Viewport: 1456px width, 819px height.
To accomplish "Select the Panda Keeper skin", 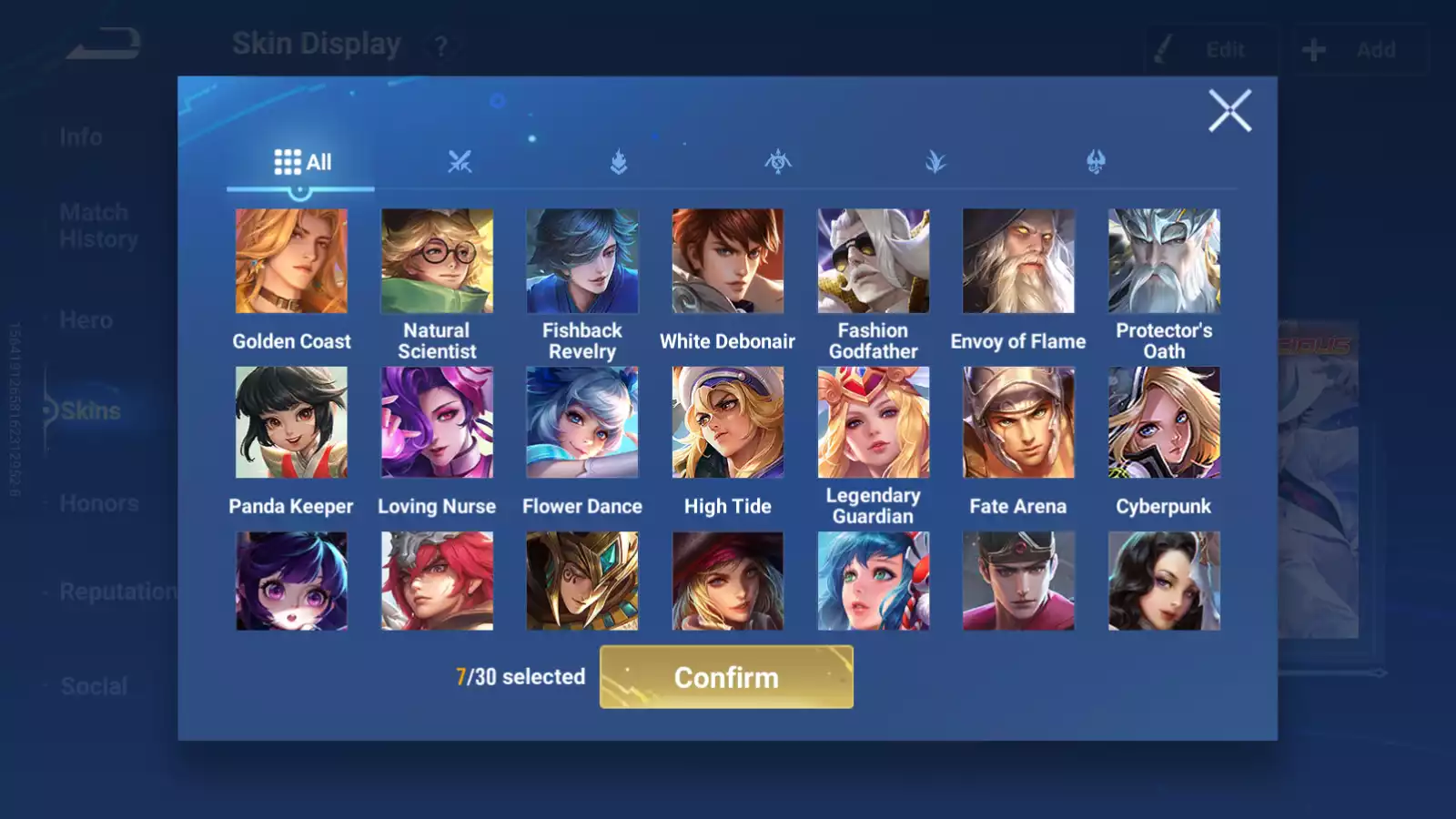I will pyautogui.click(x=291, y=422).
